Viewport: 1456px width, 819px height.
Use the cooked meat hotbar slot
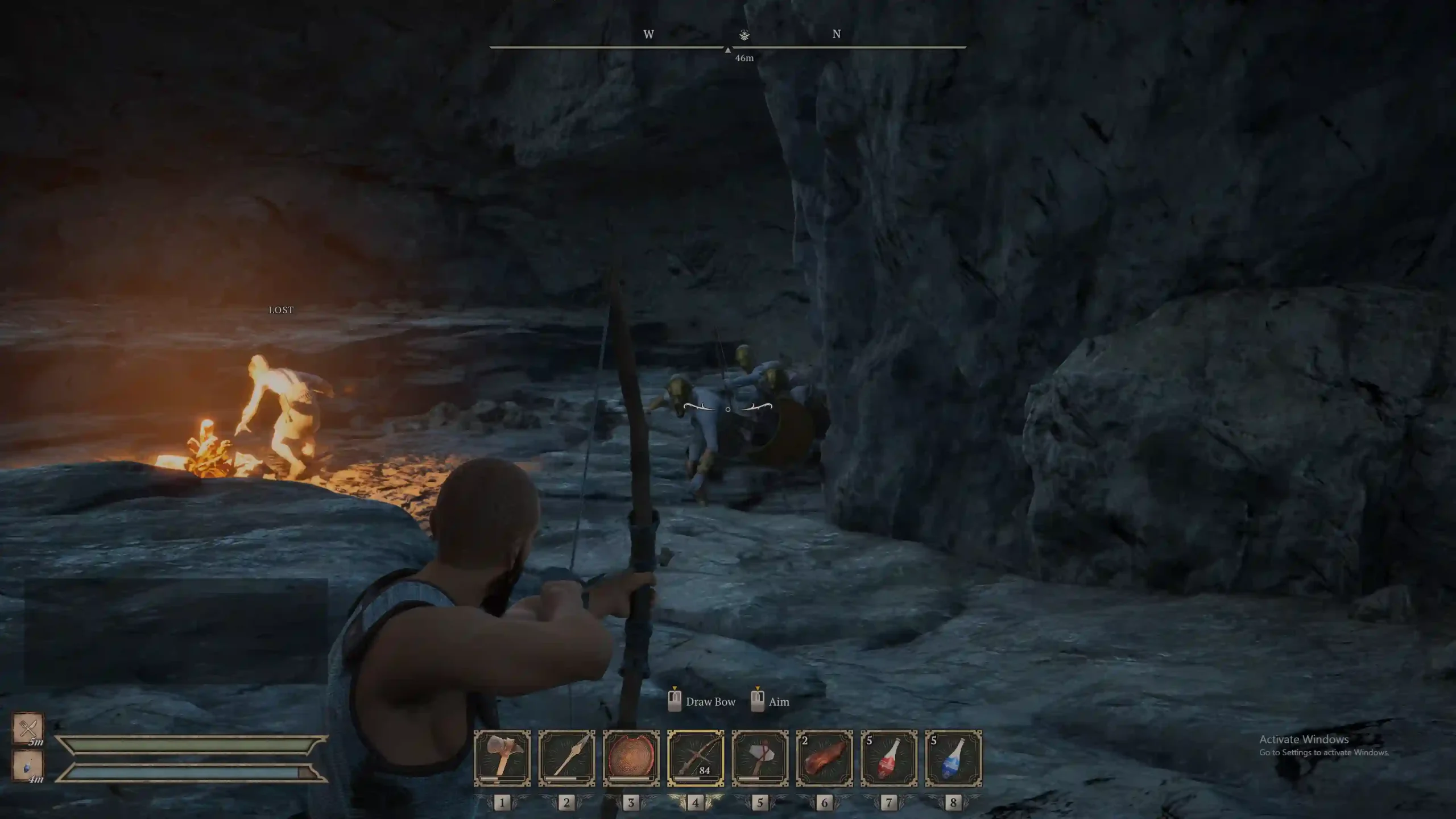pyautogui.click(x=824, y=758)
